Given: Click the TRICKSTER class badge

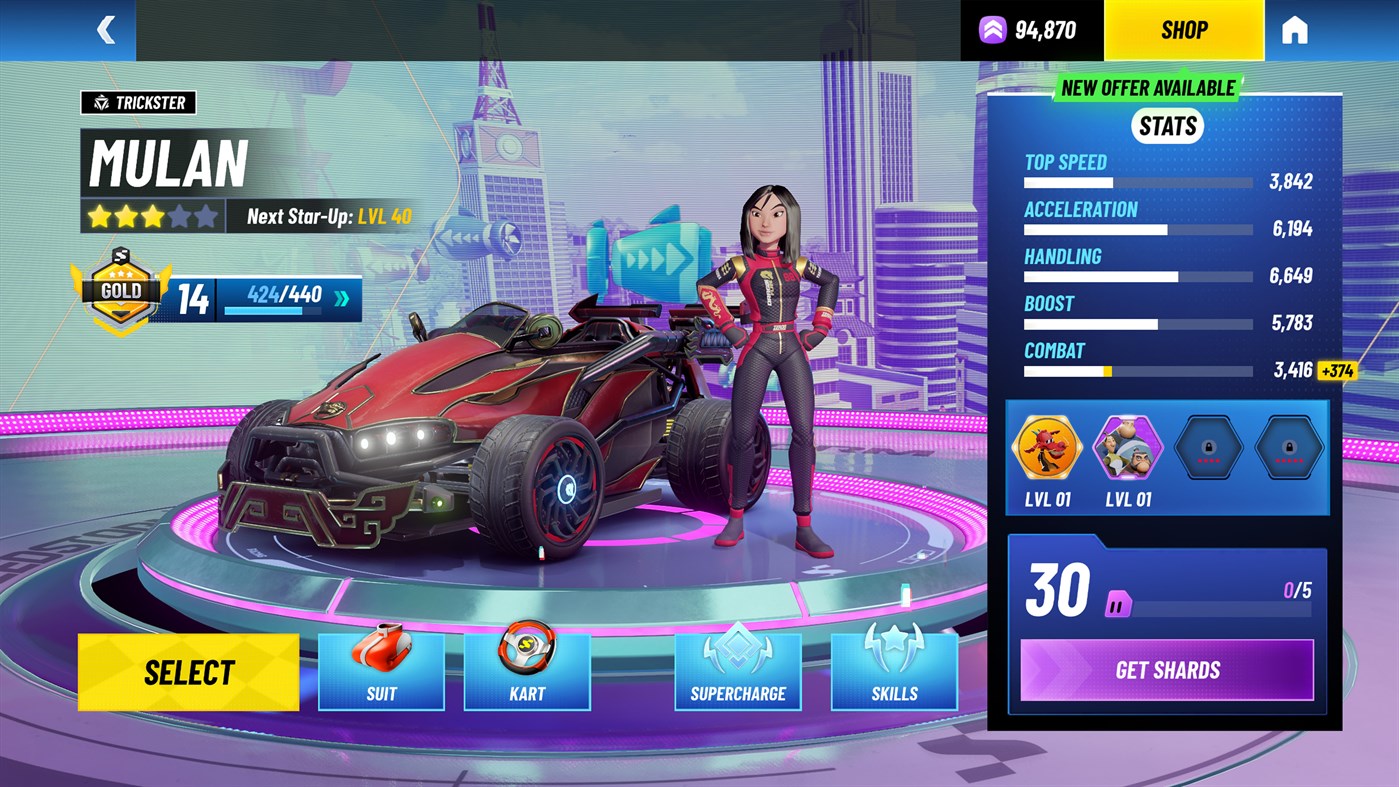Looking at the screenshot, I should click(x=139, y=102).
